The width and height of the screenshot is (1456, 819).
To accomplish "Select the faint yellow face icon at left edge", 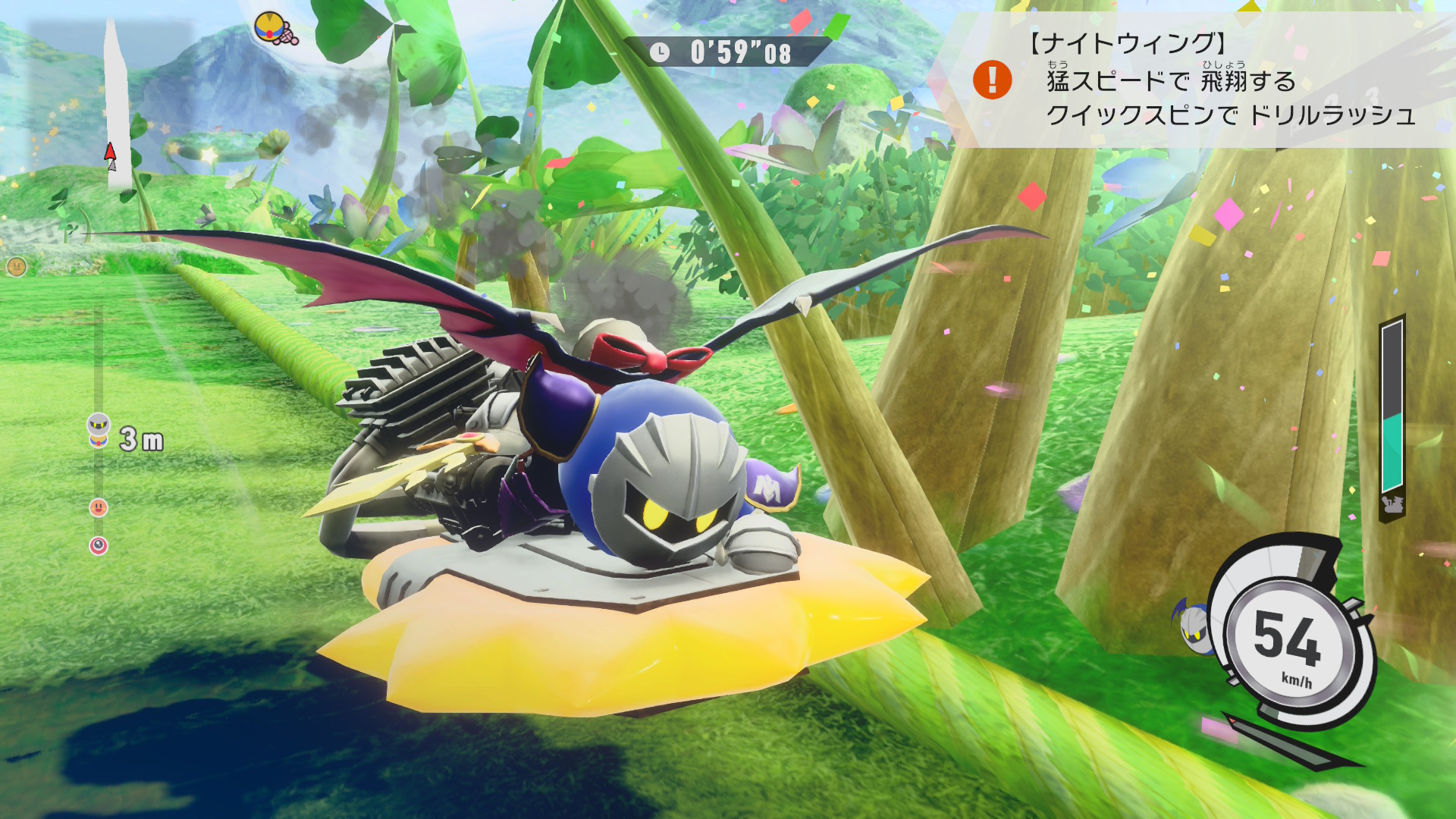I will coord(16,266).
